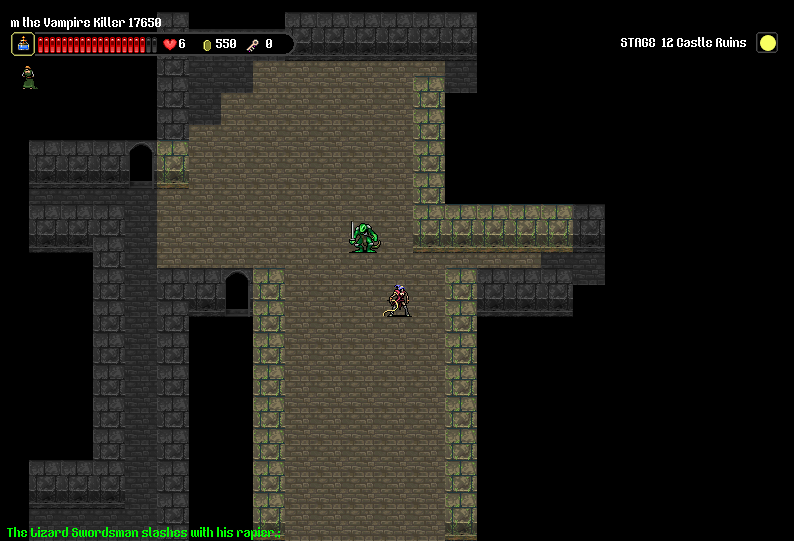Click the holy water sub-weapon icon

(x=23, y=44)
